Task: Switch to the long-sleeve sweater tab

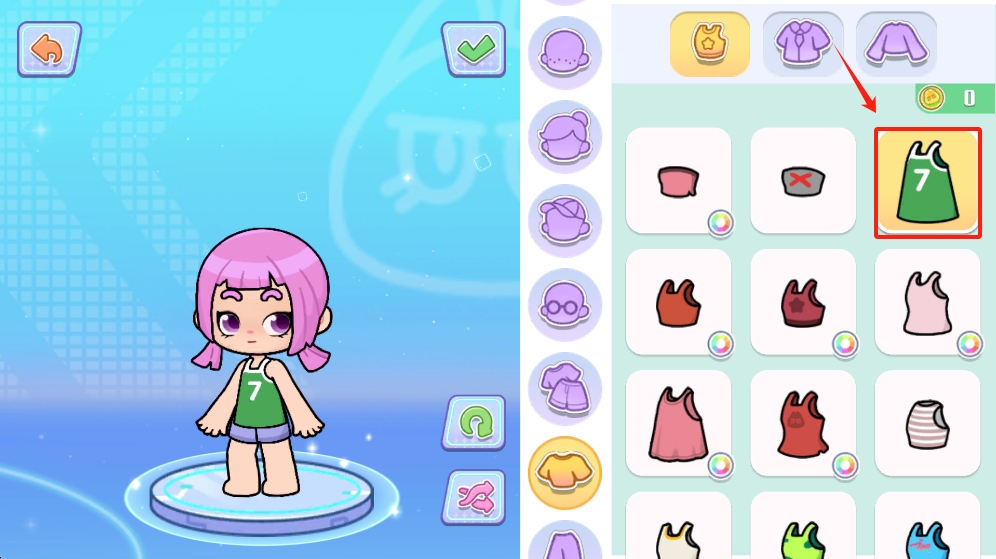Action: click(895, 44)
